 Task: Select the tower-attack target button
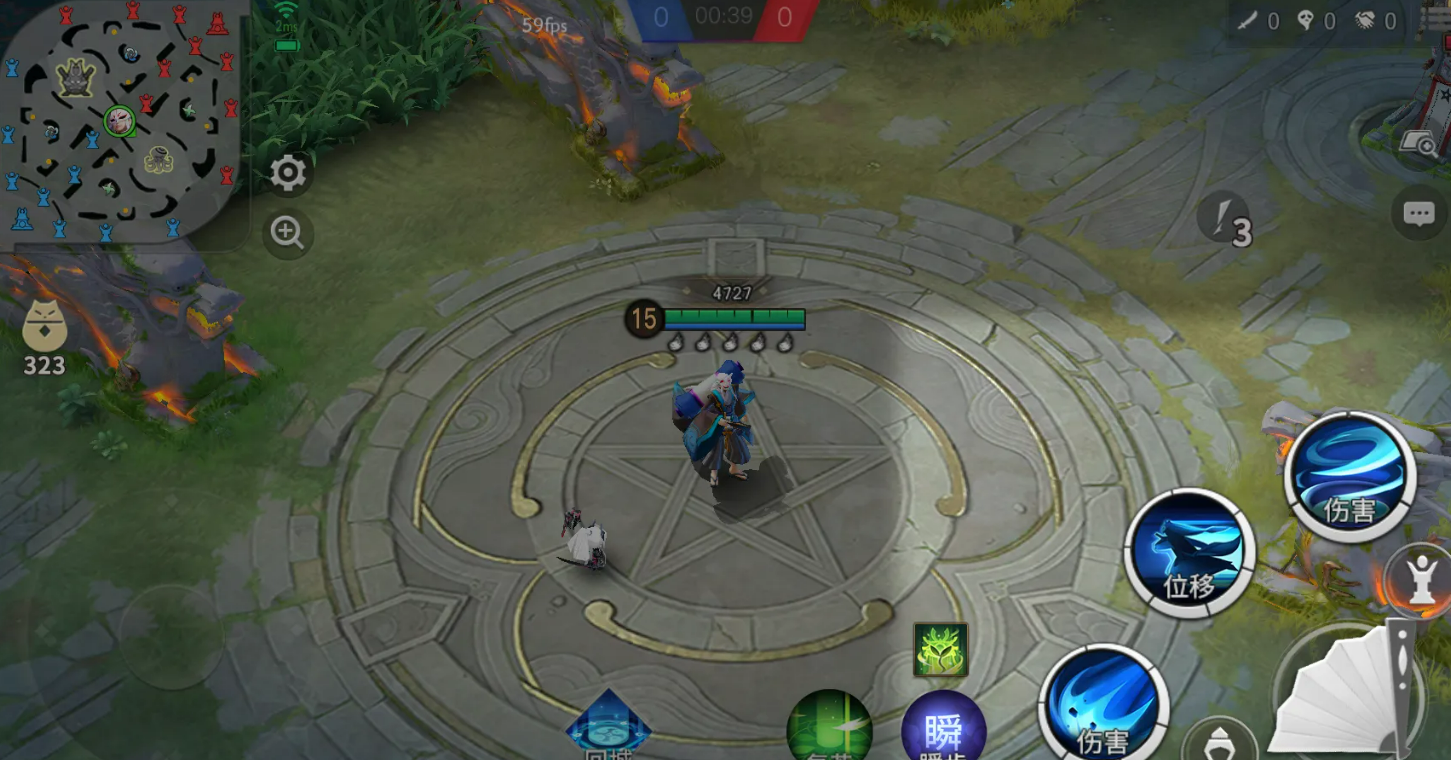pyautogui.click(x=1421, y=580)
